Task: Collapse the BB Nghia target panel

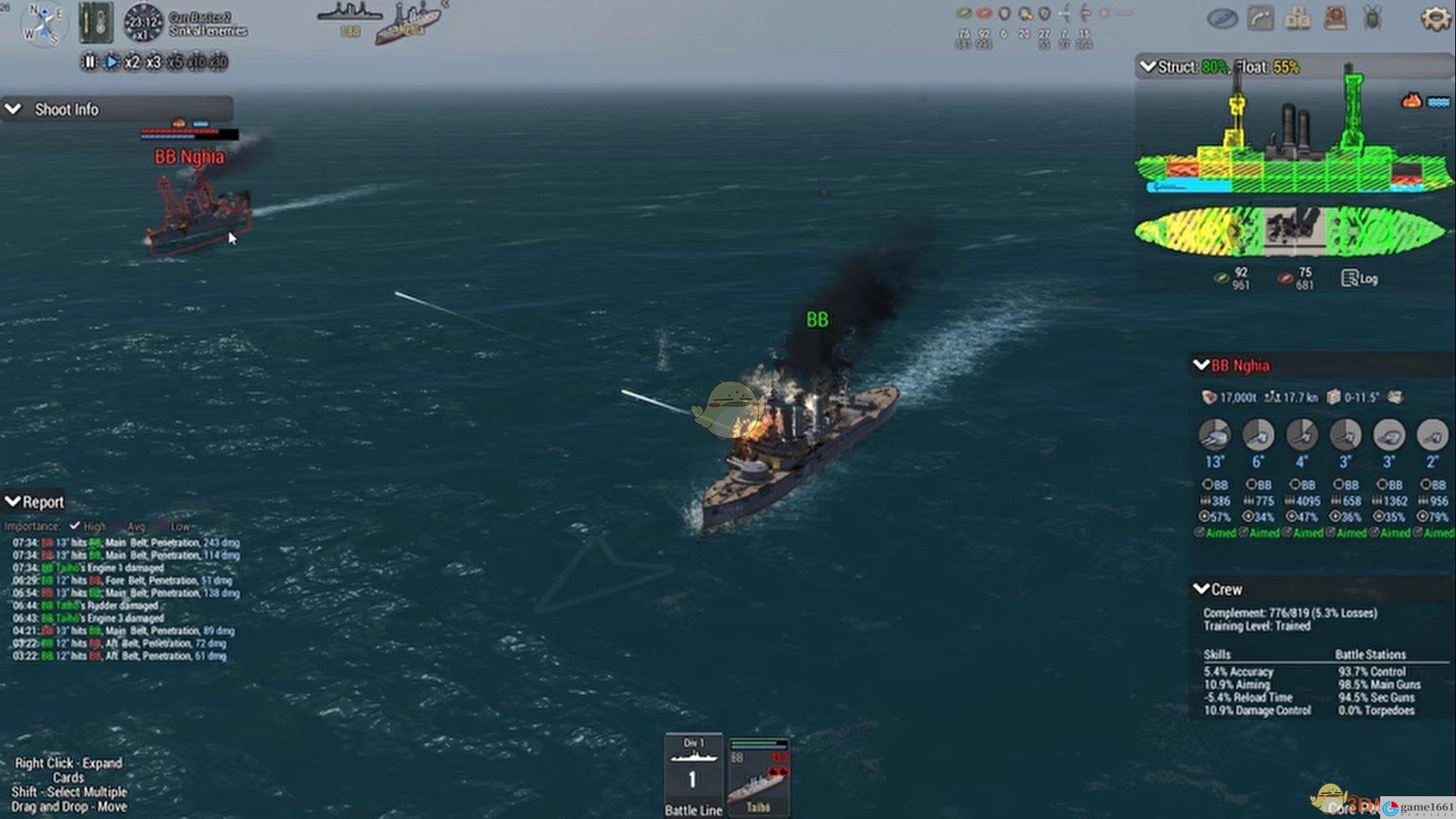Action: coord(1201,366)
